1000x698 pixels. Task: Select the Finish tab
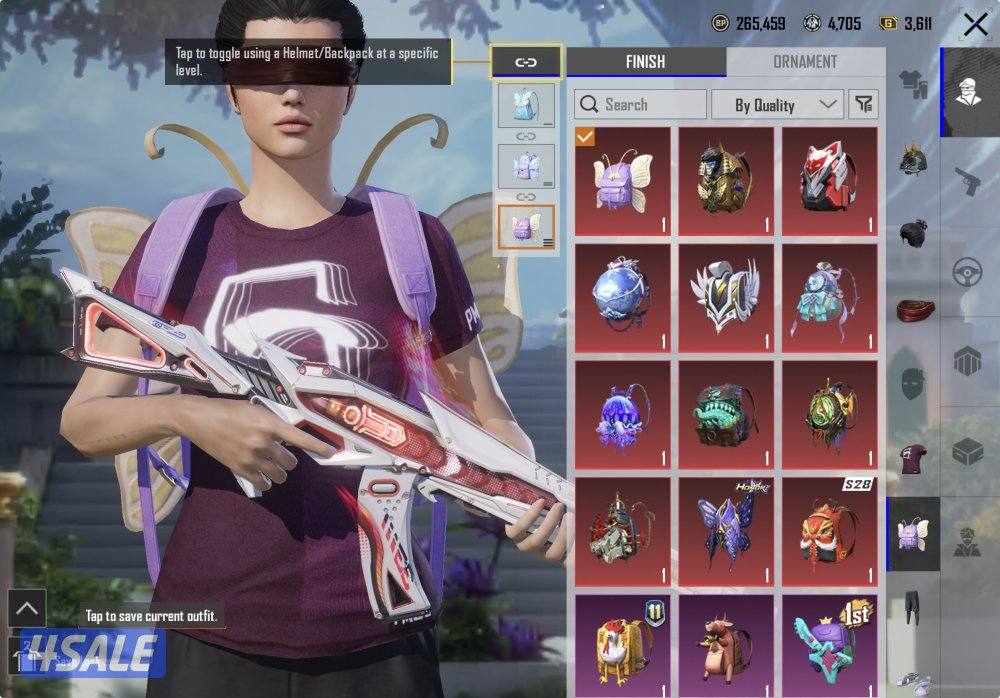tap(646, 62)
